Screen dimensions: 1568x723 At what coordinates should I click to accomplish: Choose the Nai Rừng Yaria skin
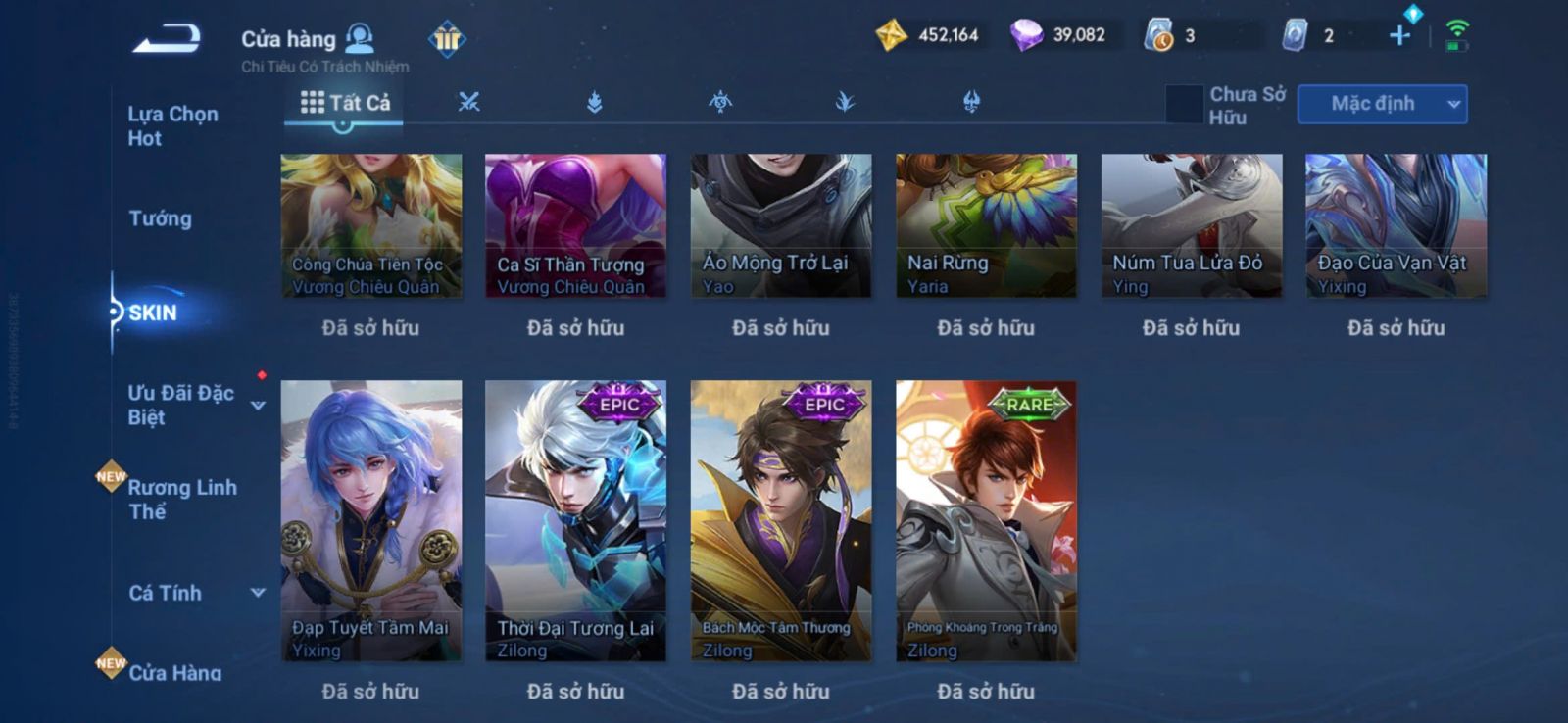pyautogui.click(x=986, y=225)
